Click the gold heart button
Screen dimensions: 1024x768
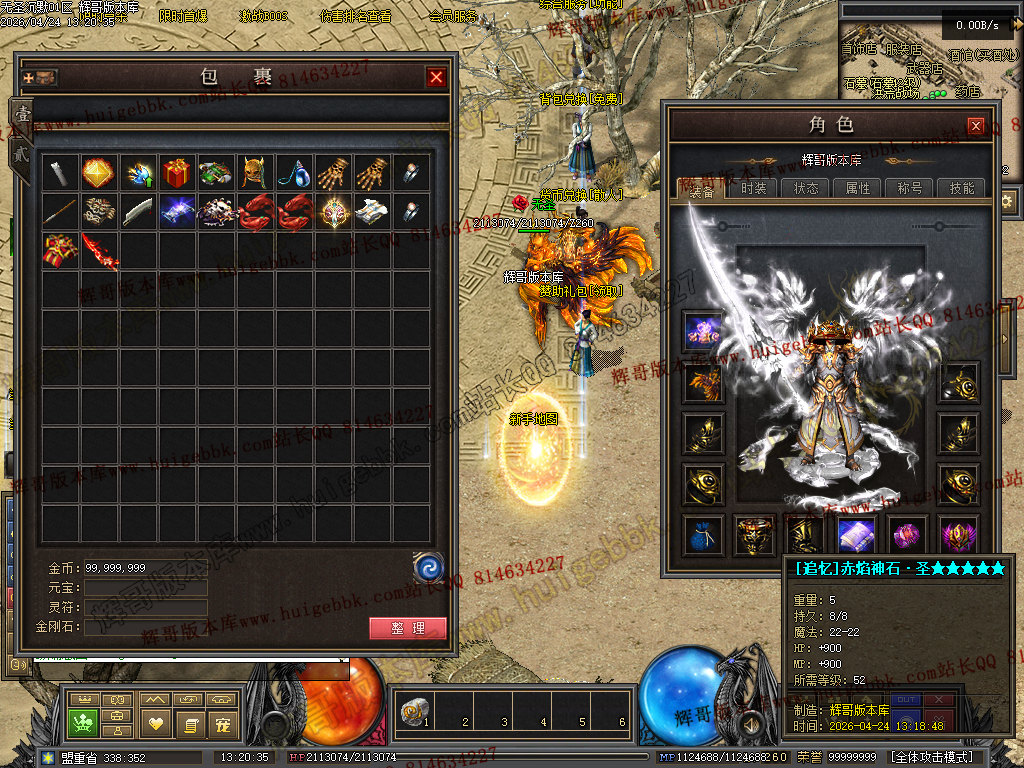click(x=154, y=722)
